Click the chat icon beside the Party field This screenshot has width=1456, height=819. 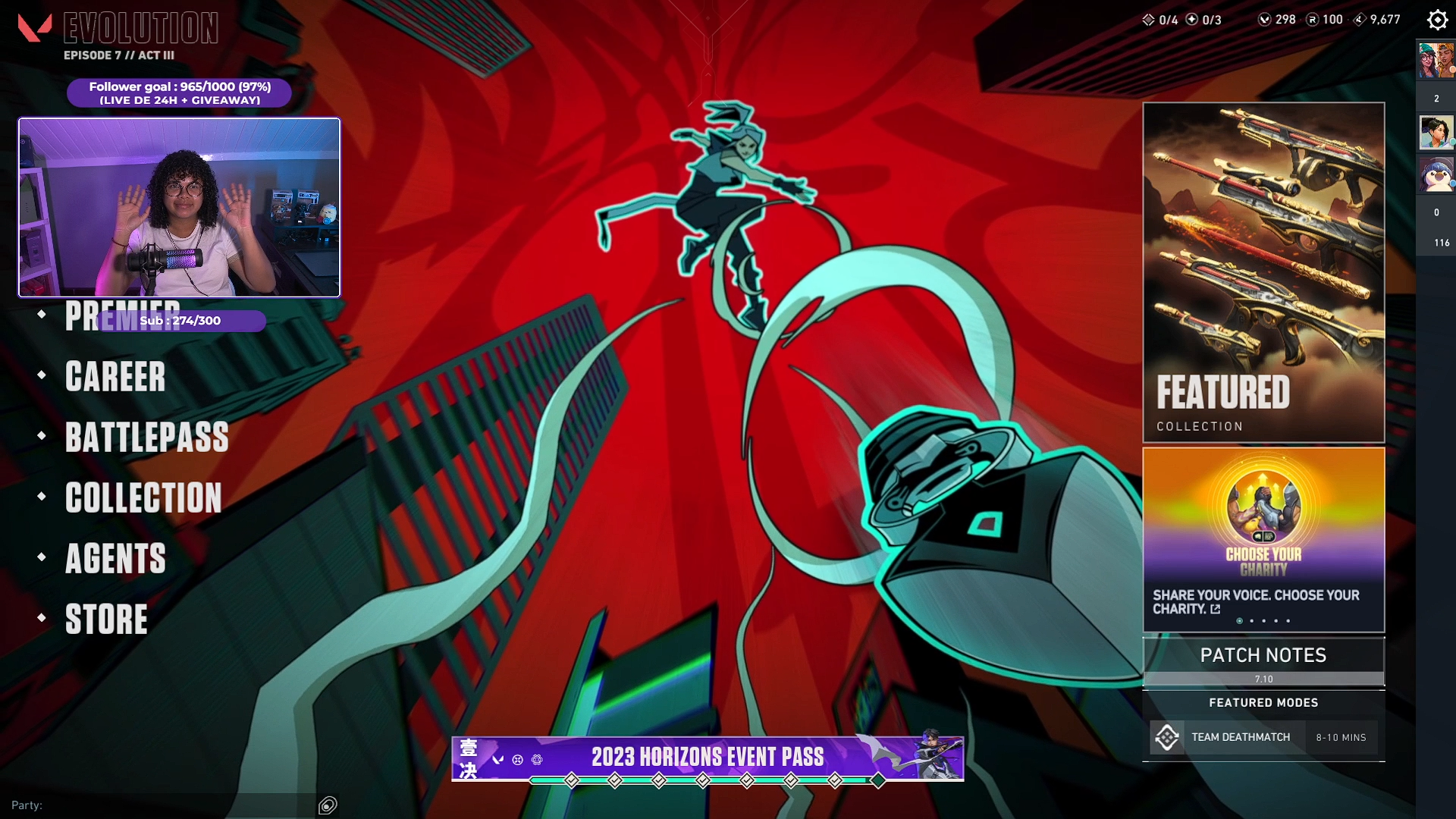click(328, 805)
